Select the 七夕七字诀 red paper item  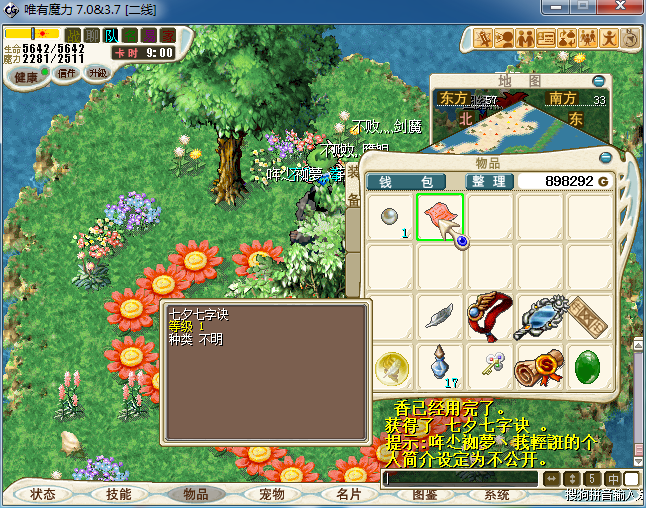439,217
